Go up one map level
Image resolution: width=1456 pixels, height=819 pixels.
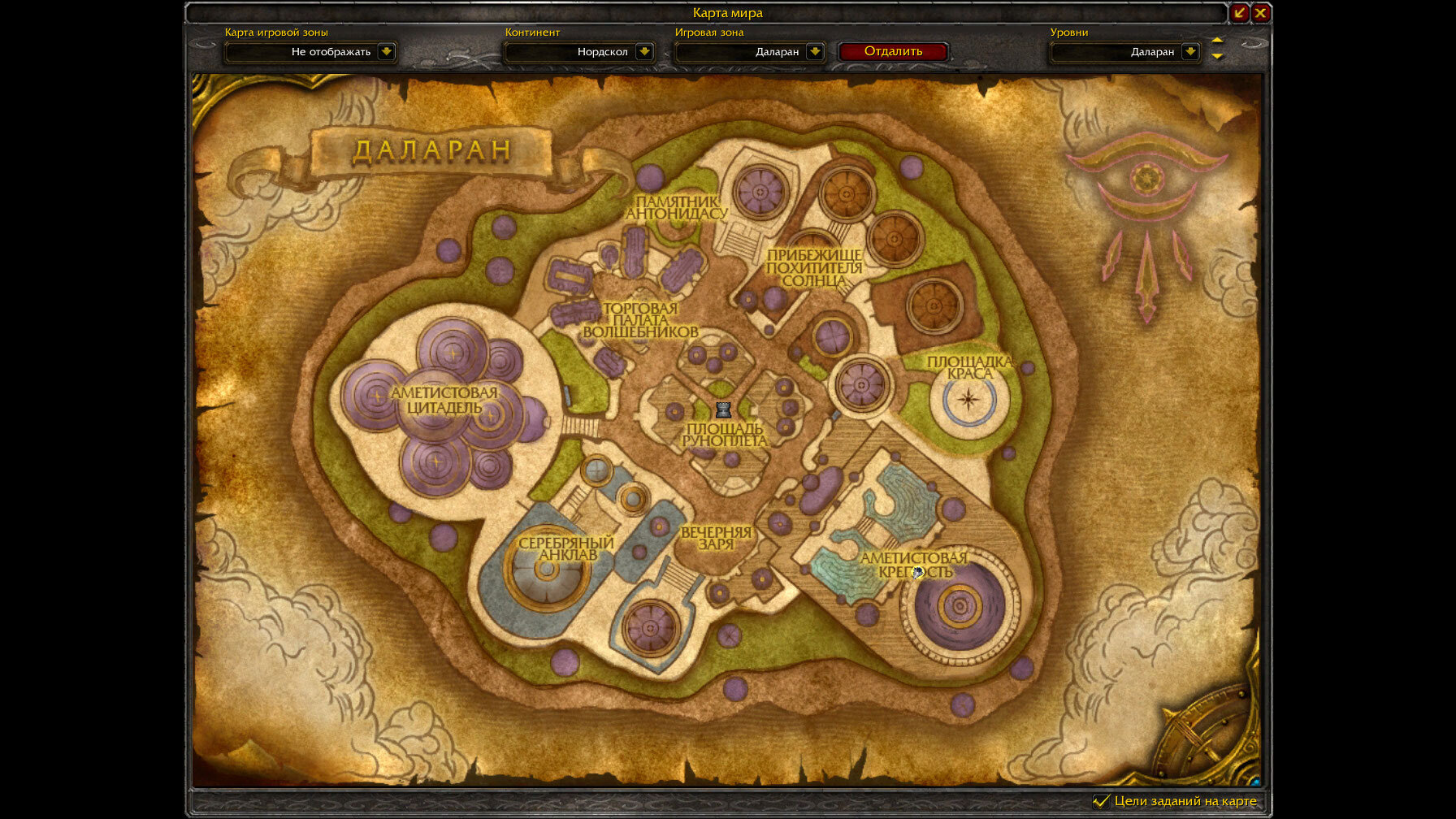[x=1217, y=41]
